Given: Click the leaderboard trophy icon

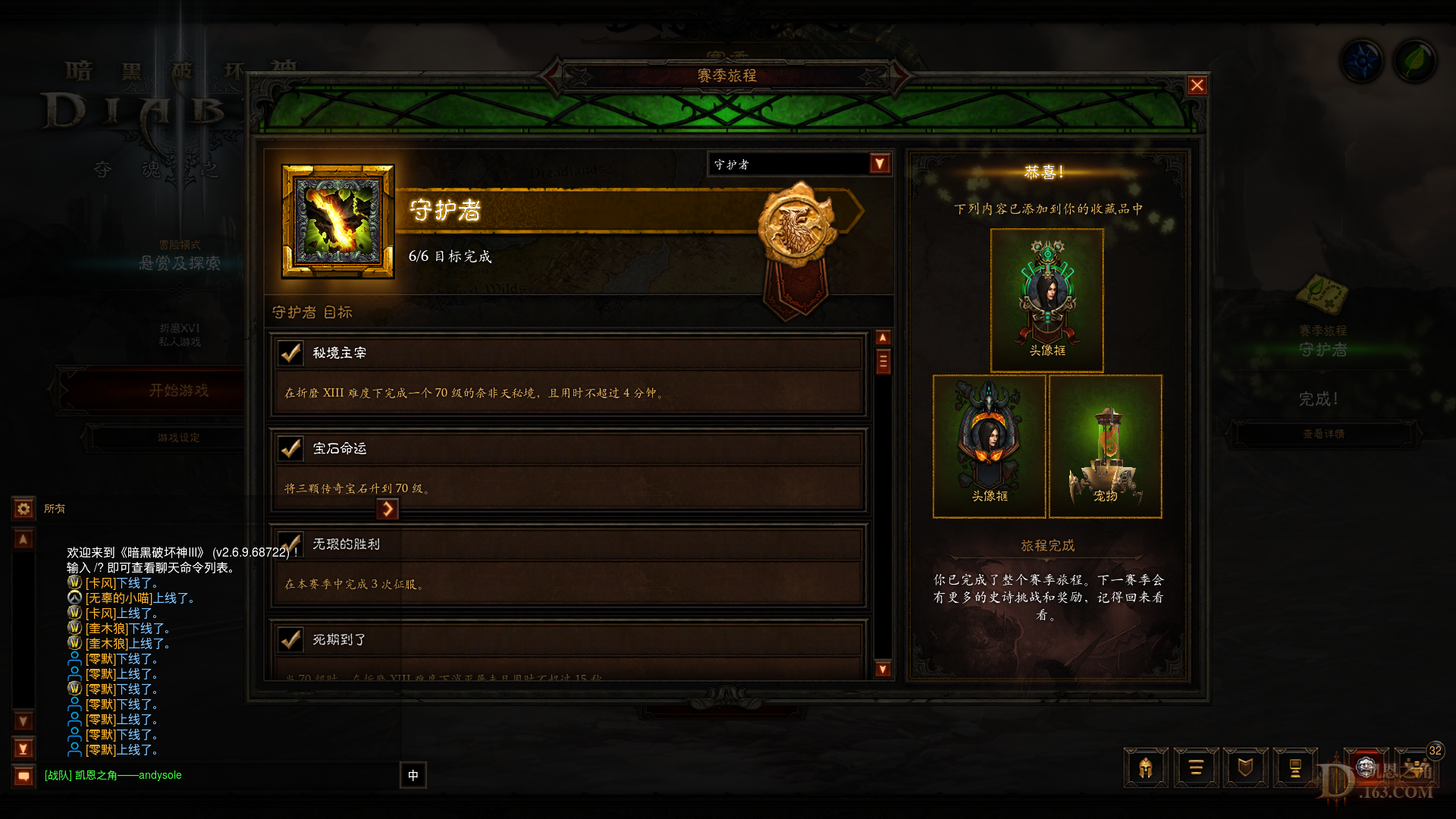Looking at the screenshot, I should click(x=1296, y=768).
